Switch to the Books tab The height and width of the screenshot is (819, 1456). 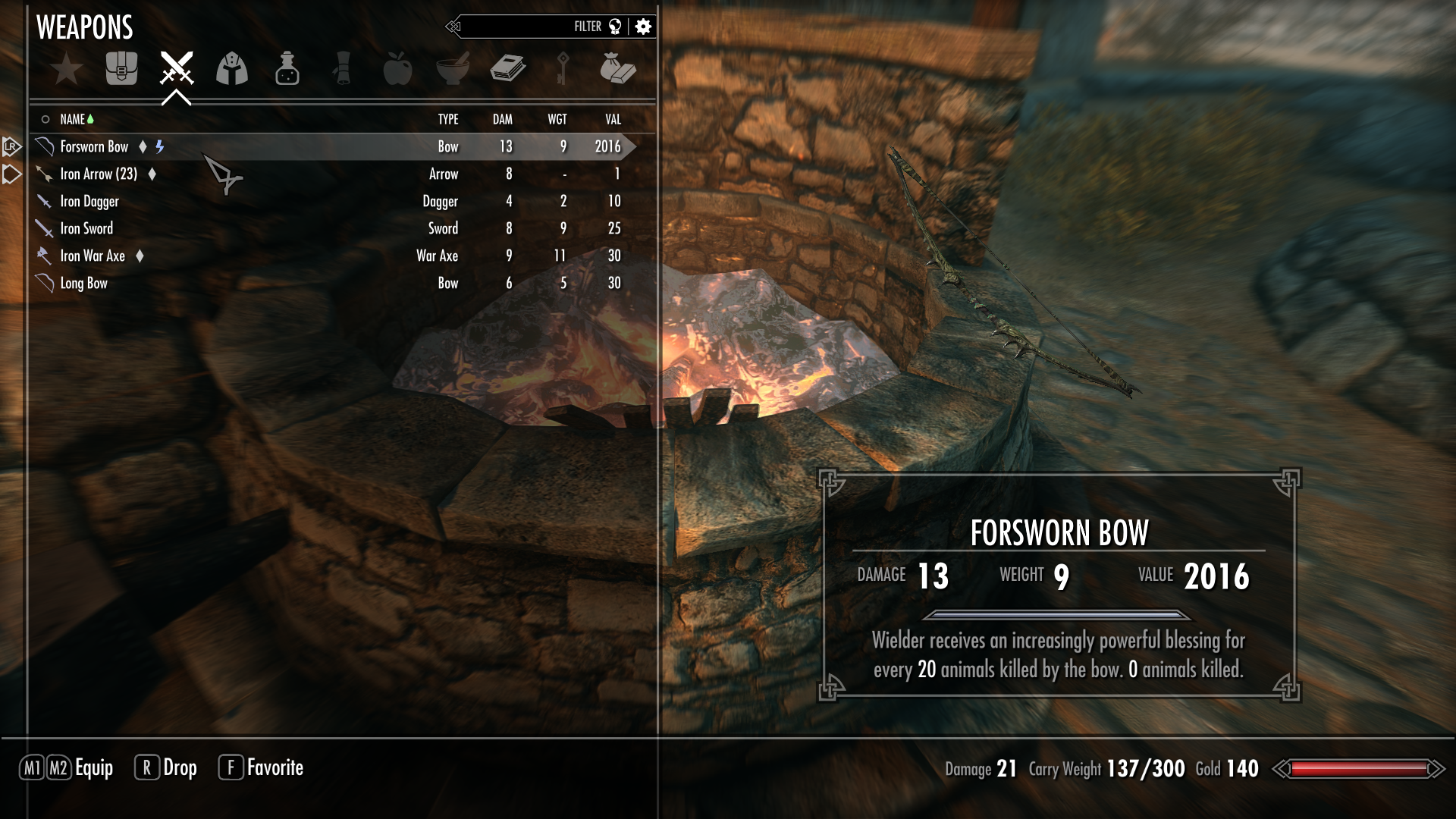507,68
